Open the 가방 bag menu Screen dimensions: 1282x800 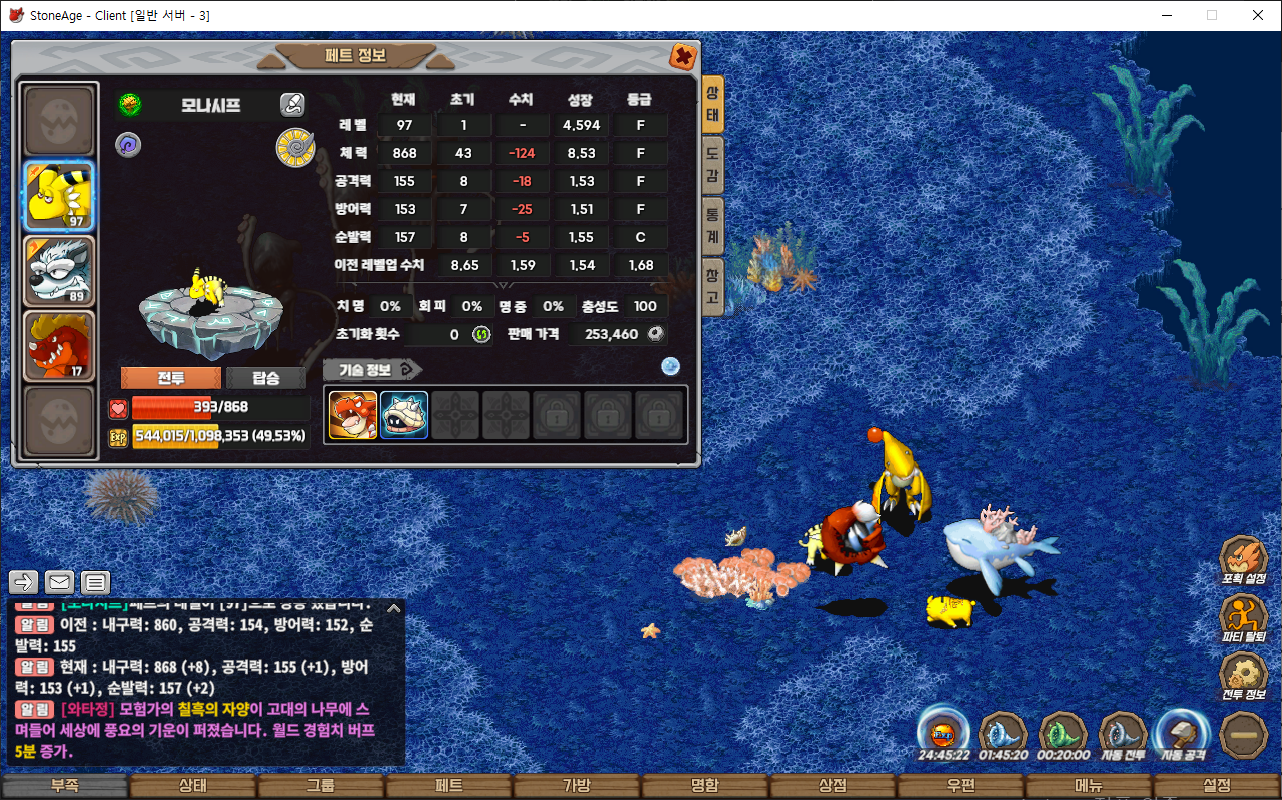point(577,786)
